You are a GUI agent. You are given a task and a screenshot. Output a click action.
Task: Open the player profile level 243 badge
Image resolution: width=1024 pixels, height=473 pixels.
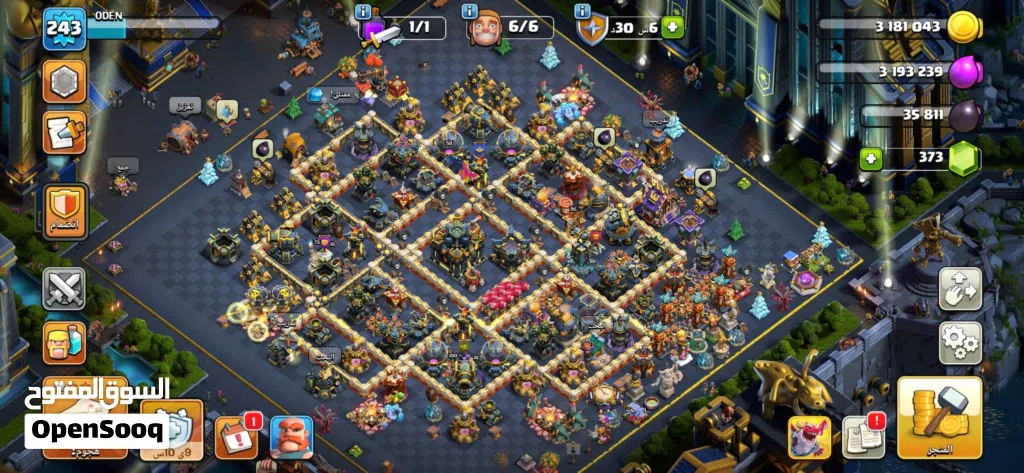click(61, 30)
